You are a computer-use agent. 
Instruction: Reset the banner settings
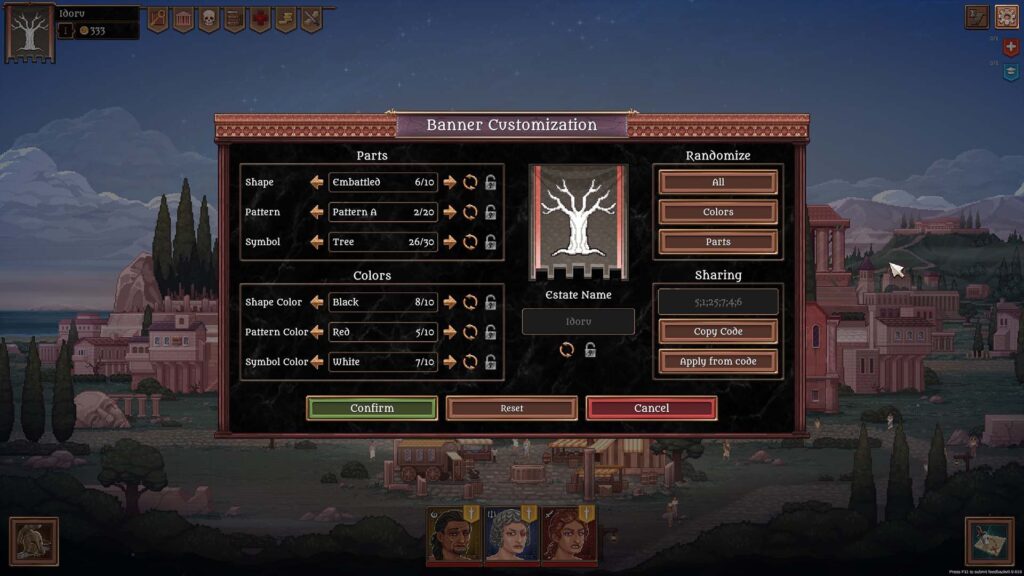click(511, 408)
